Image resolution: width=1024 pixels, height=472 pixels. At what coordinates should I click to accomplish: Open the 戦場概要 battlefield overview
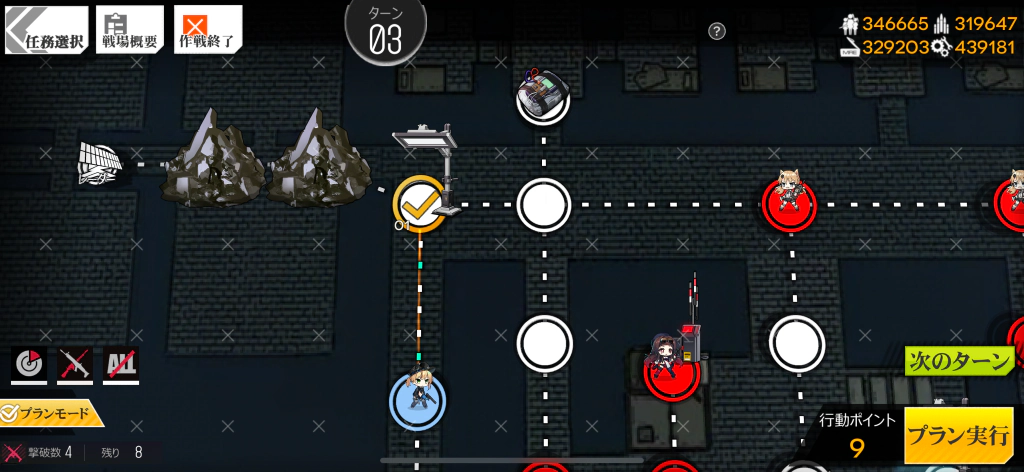[129, 28]
